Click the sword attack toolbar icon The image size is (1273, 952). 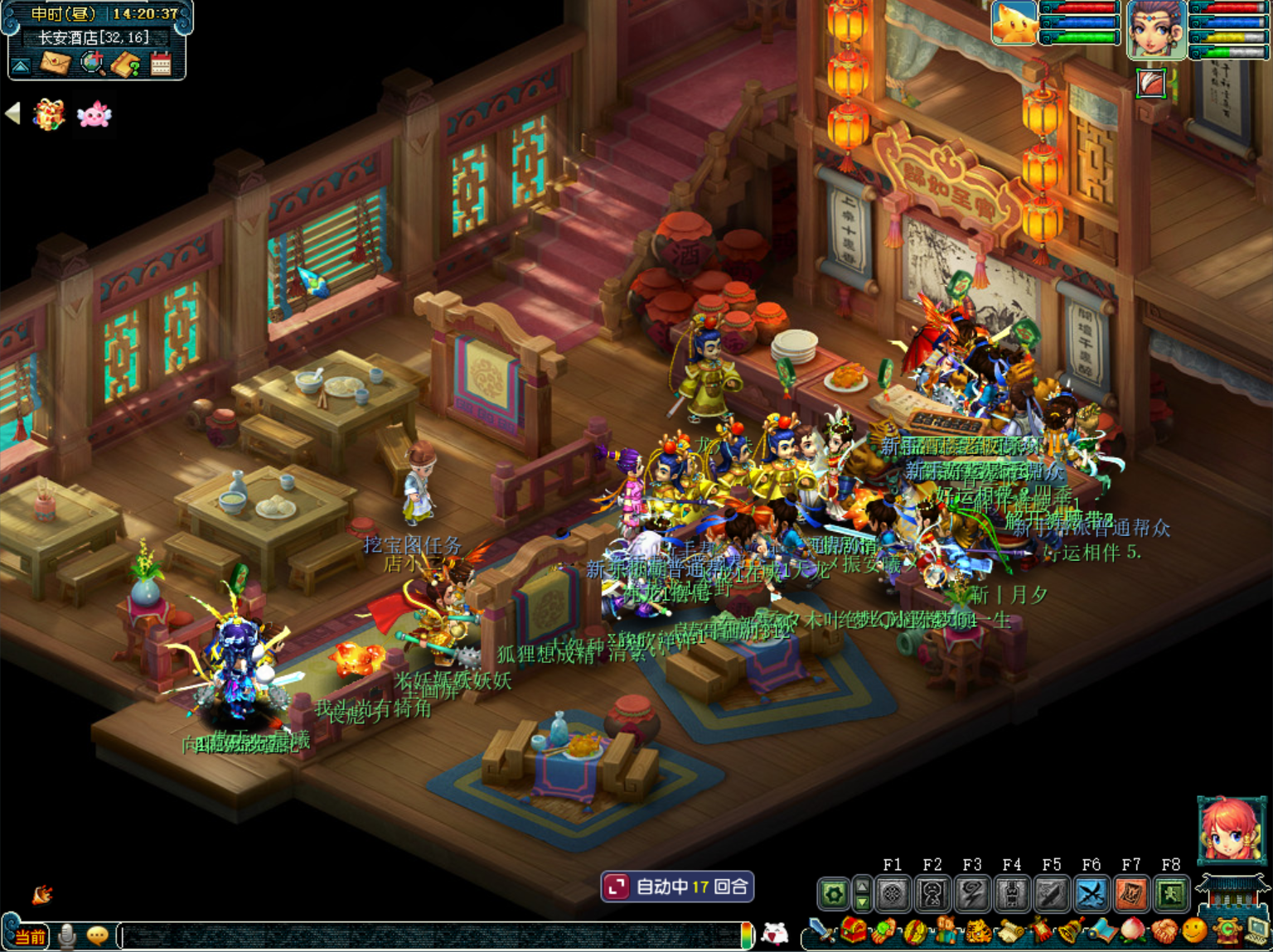click(821, 931)
